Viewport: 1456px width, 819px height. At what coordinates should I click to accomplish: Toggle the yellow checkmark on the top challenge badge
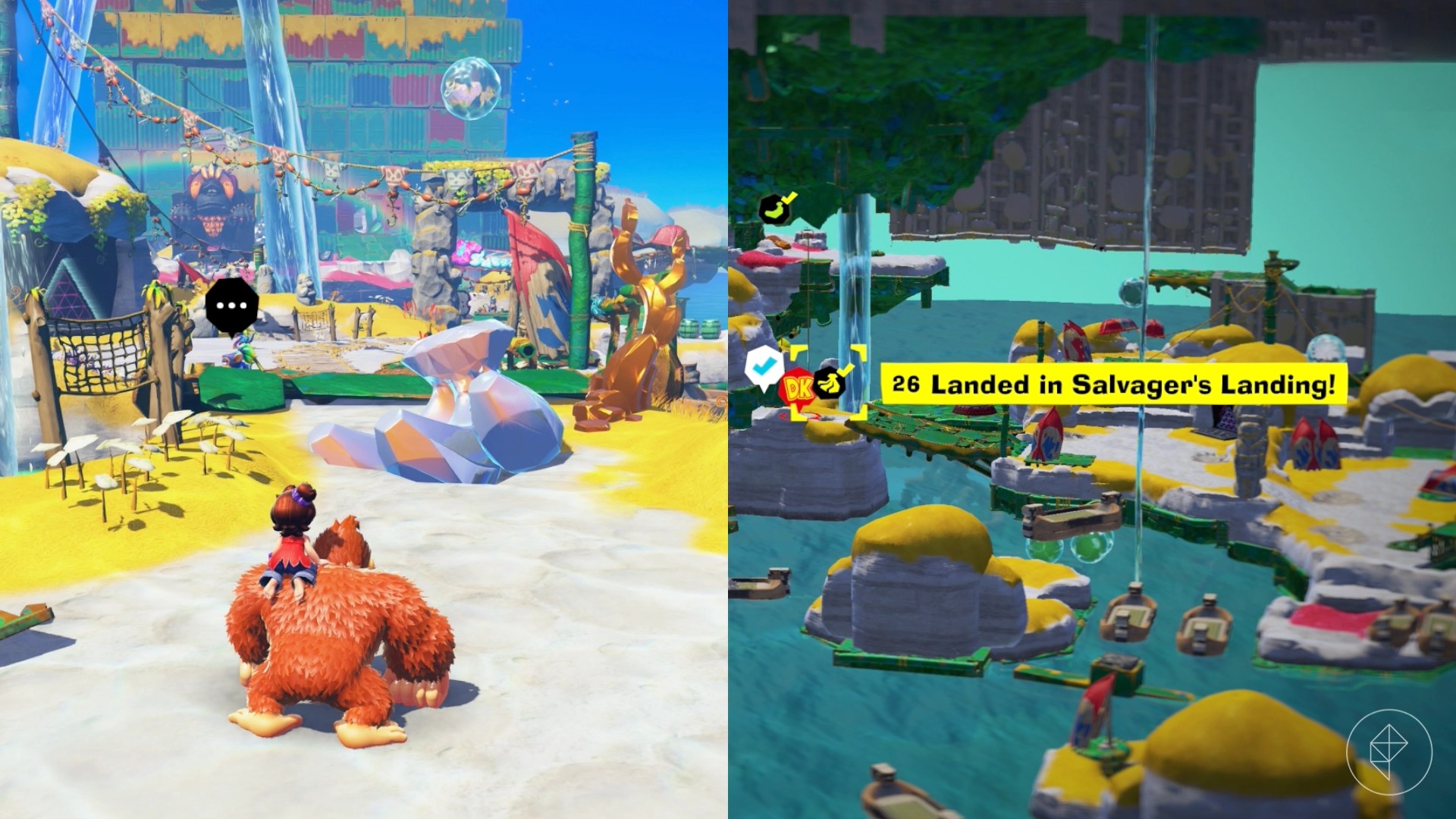click(x=791, y=199)
